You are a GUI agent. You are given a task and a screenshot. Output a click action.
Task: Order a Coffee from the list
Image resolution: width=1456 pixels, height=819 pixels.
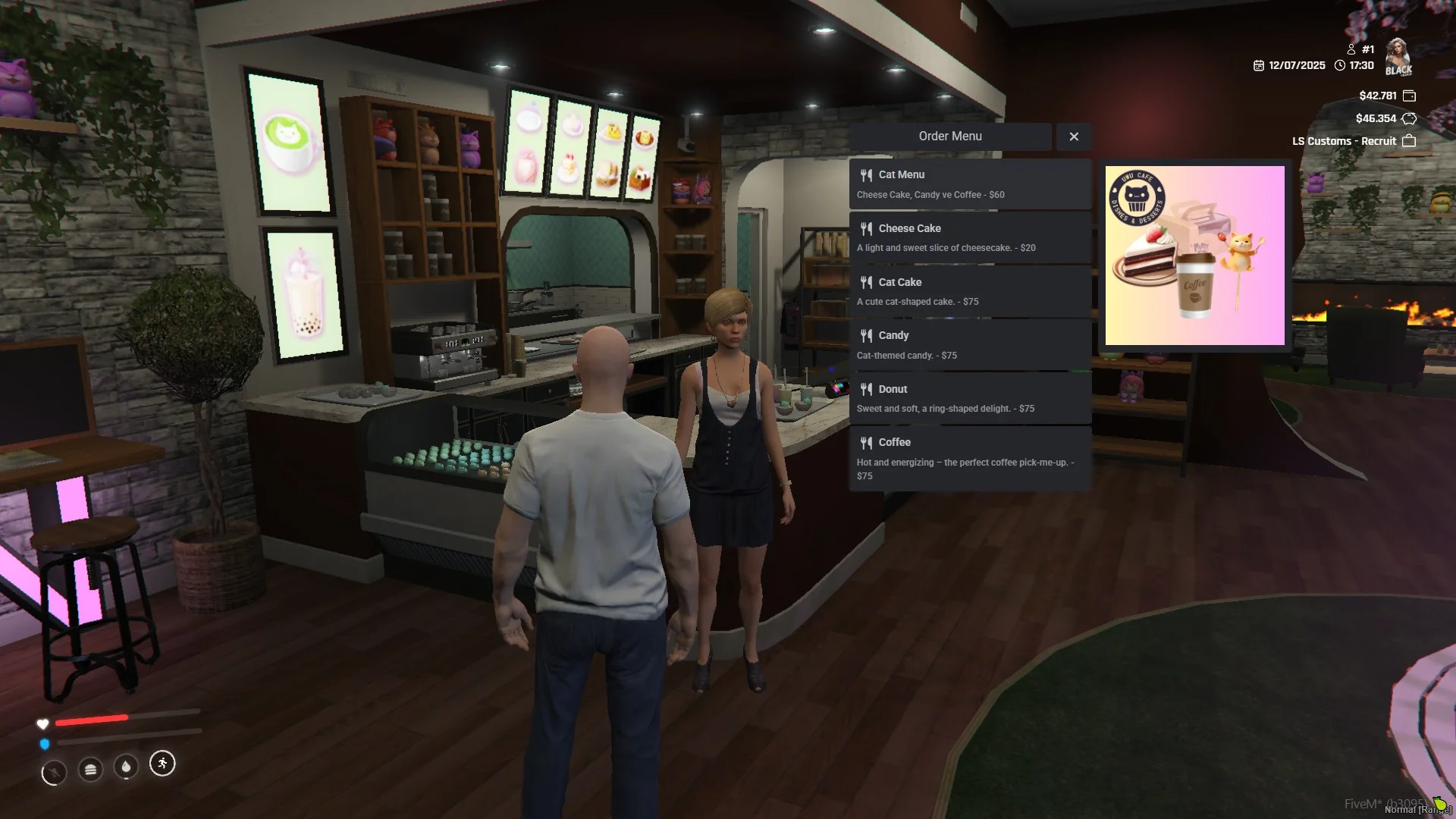coord(969,458)
